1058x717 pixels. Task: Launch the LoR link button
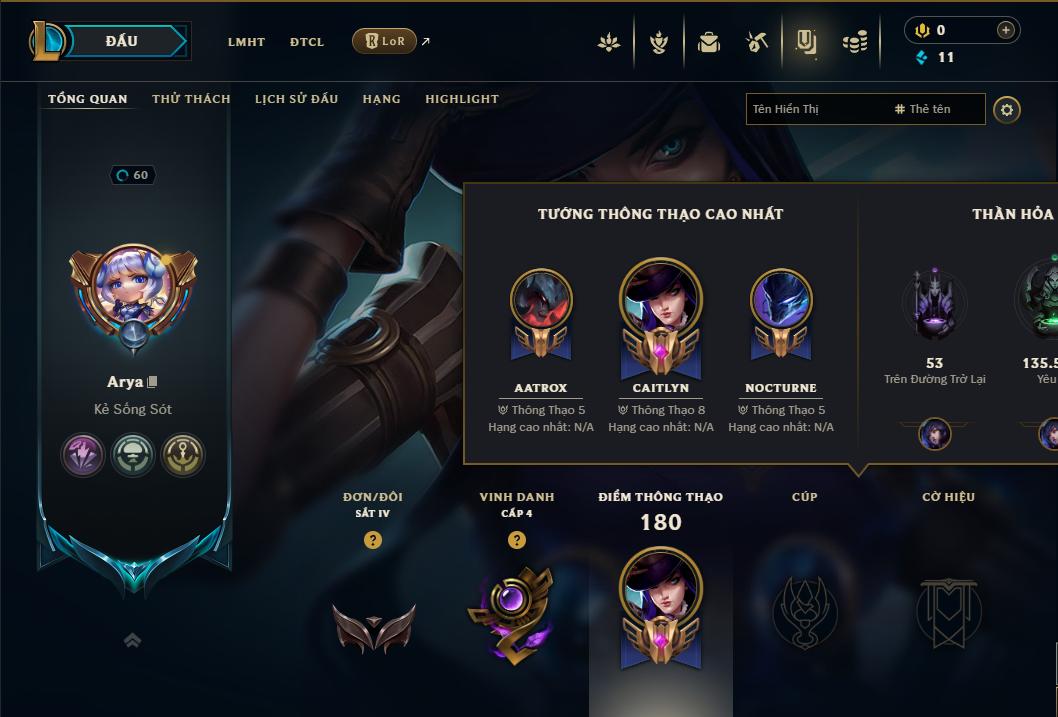point(385,41)
